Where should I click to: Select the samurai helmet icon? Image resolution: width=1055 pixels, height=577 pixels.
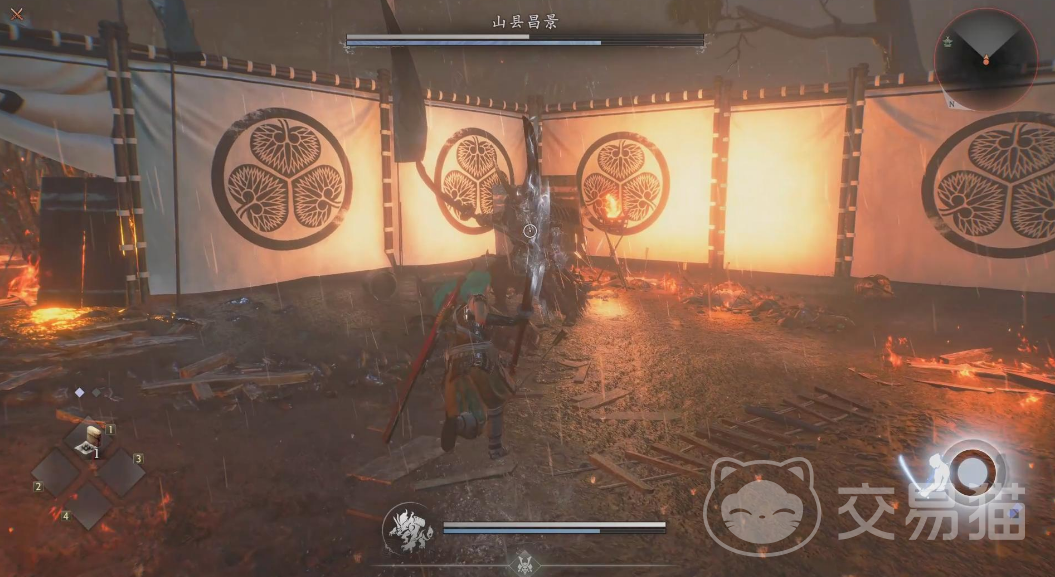pyautogui.click(x=523, y=564)
